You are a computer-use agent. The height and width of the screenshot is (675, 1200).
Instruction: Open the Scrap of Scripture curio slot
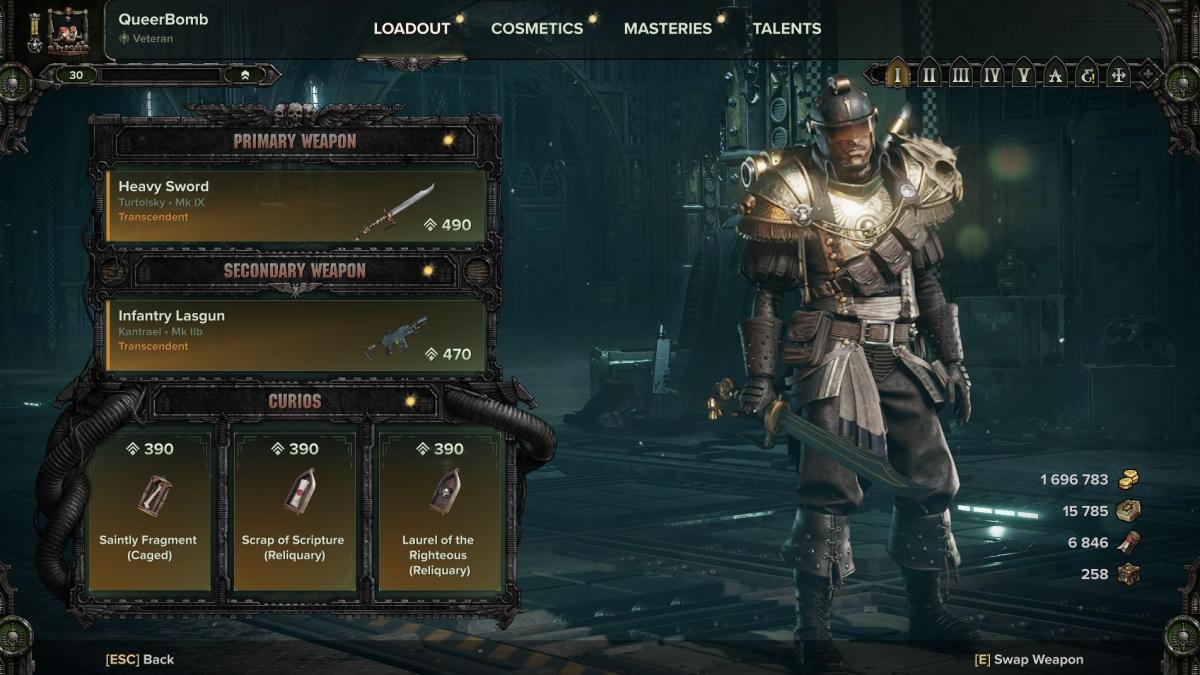pyautogui.click(x=293, y=510)
